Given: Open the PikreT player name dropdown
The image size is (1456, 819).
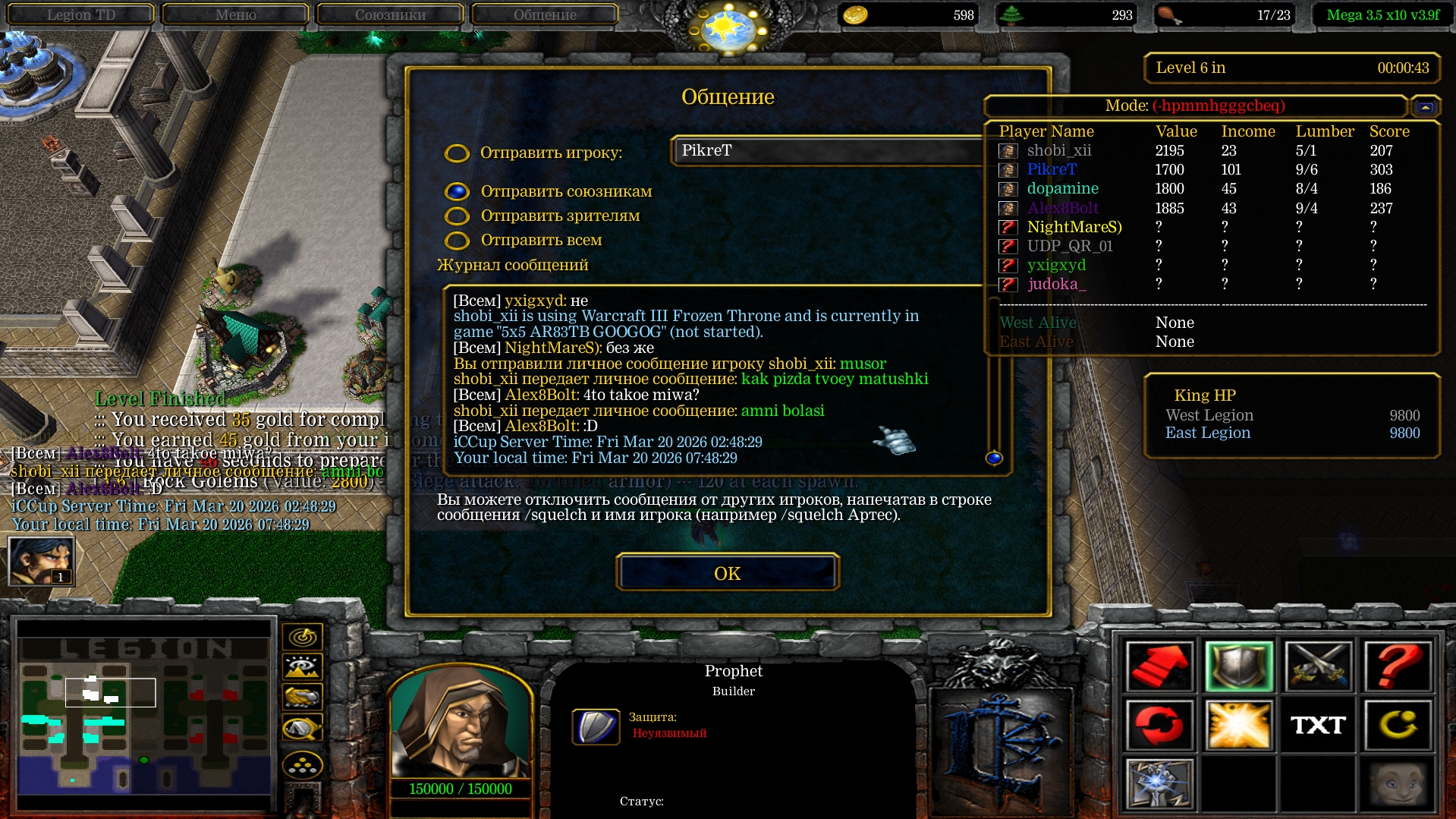Looking at the screenshot, I should 827,150.
